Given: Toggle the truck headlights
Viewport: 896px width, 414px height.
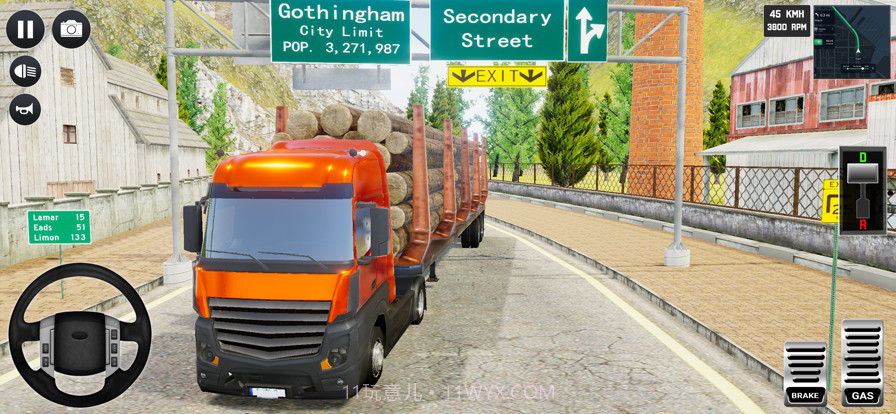Looking at the screenshot, I should [x=25, y=71].
